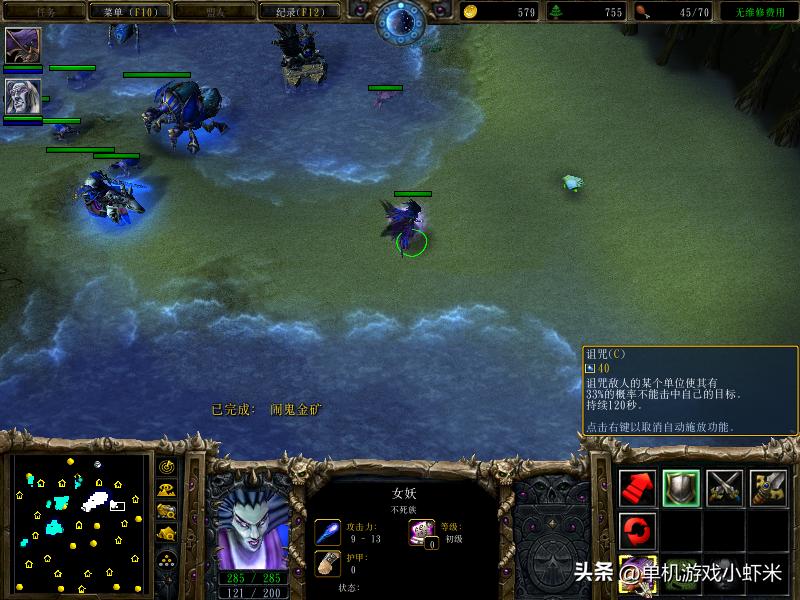Screen dimensions: 800x600
Task: Activate the red arrow Move command
Action: (638, 487)
